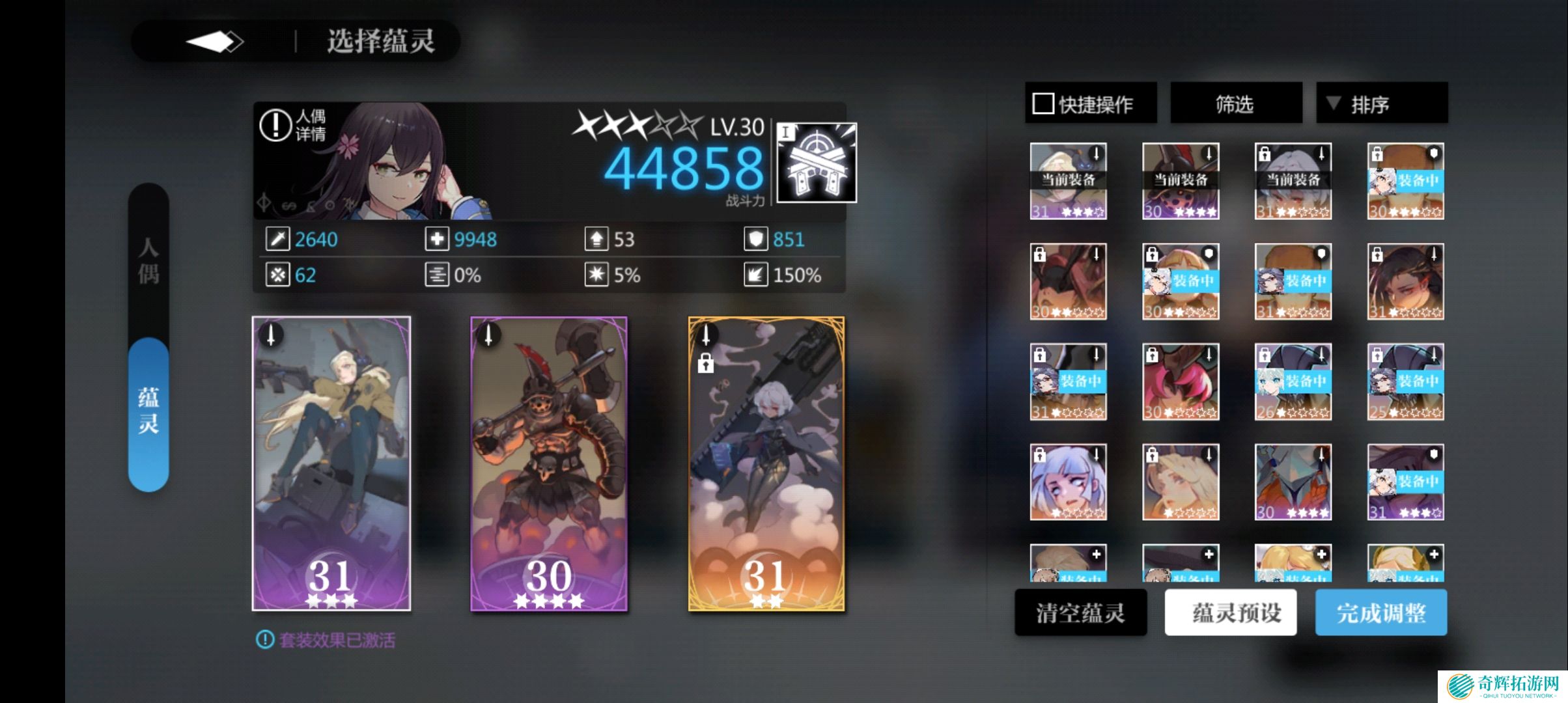This screenshot has height=703, width=1568.
Task: Switch to the 蕴灵 tab
Action: 148,411
